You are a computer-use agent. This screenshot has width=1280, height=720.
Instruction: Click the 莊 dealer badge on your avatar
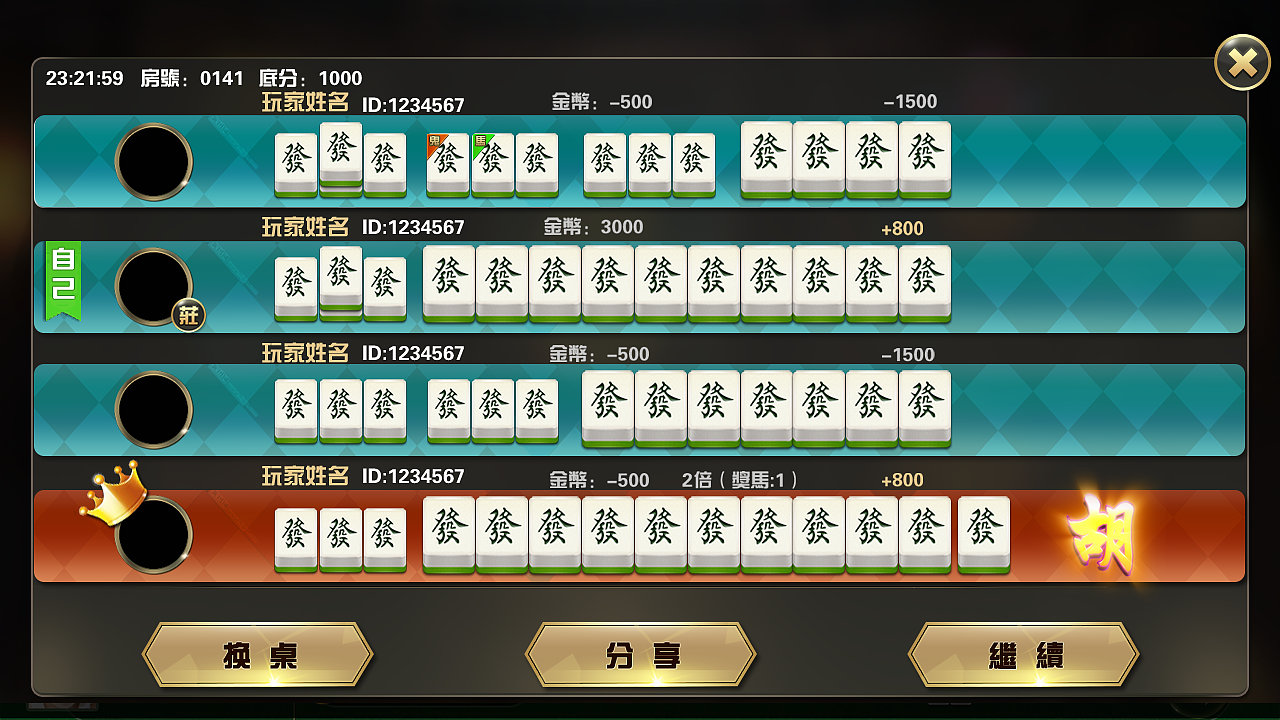[x=189, y=316]
